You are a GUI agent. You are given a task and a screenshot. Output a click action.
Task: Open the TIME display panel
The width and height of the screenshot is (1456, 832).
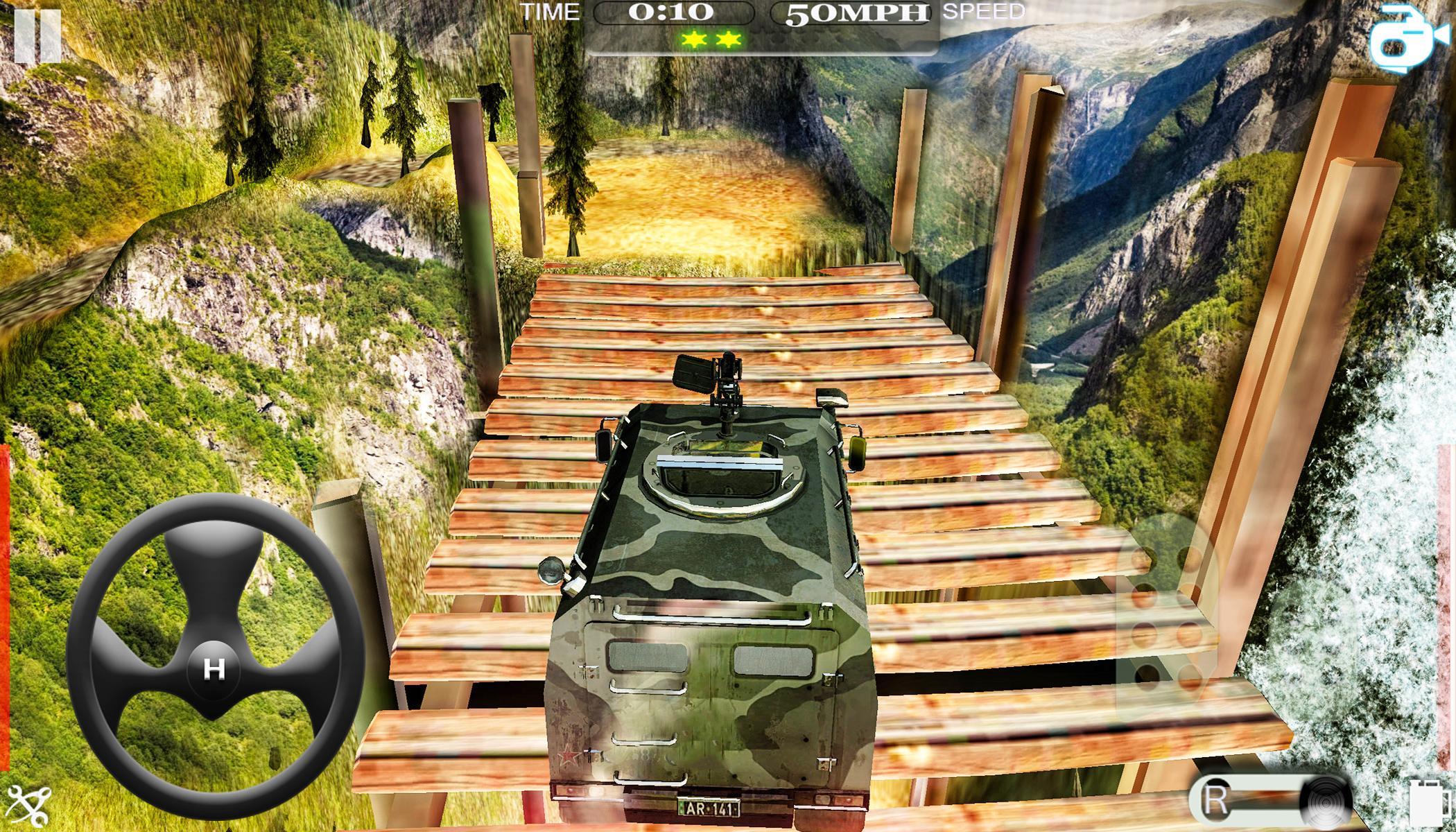(551, 12)
